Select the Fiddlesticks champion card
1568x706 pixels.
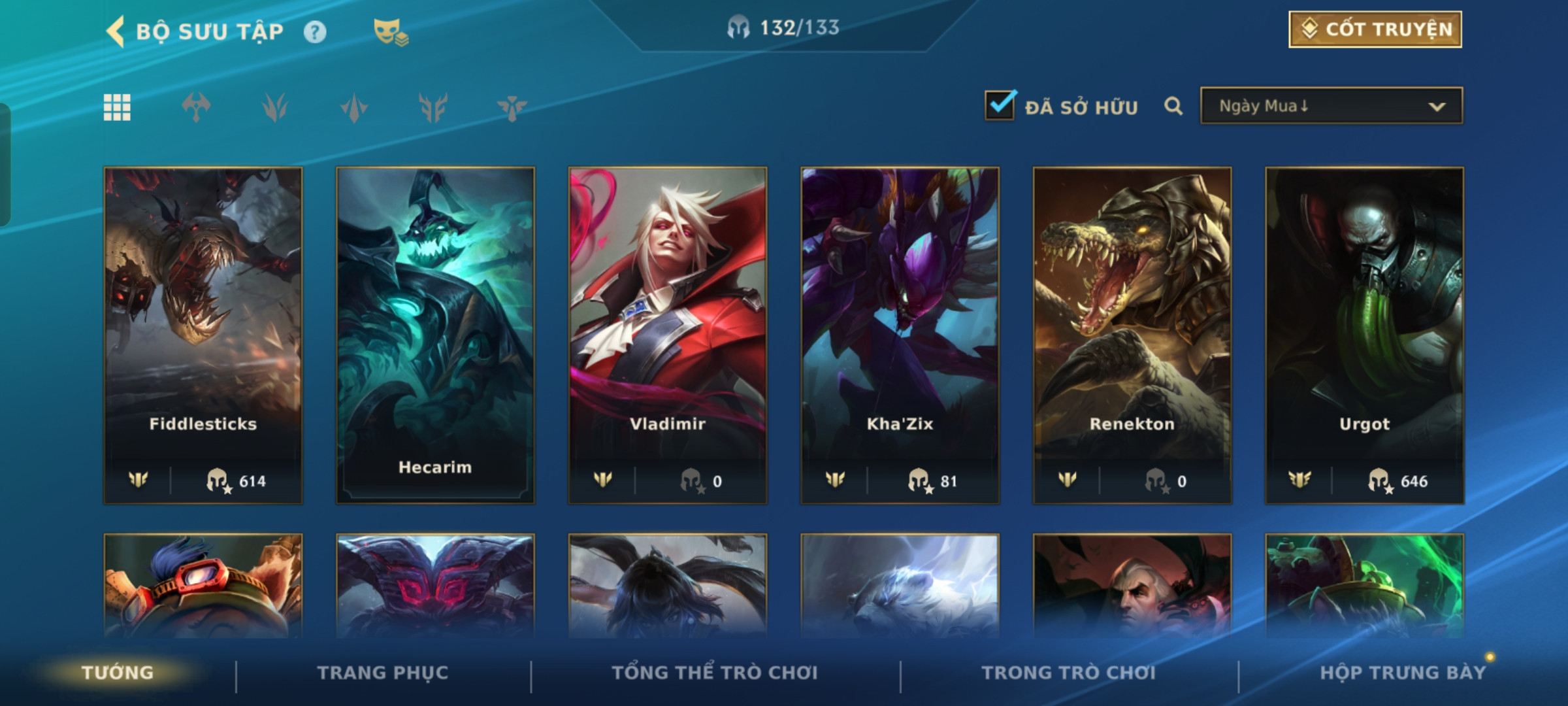click(x=203, y=335)
